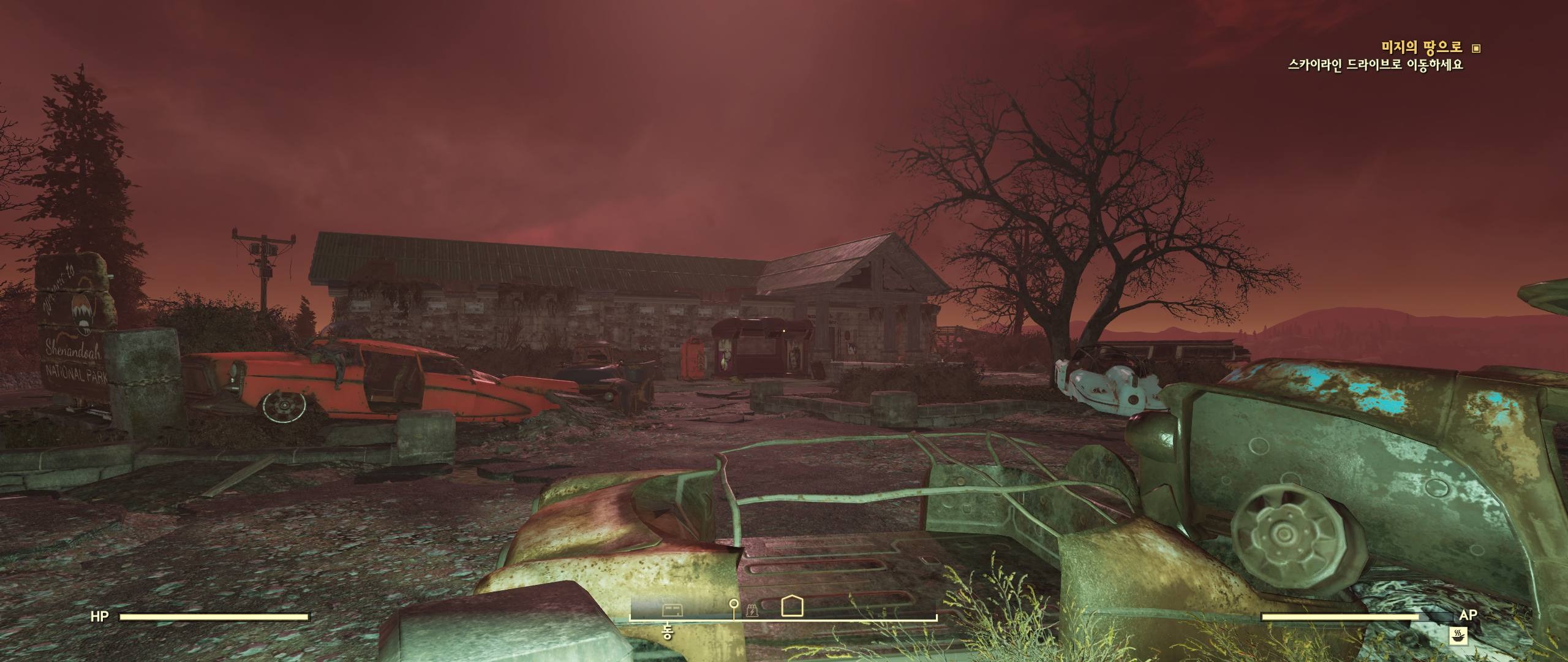Select the faded building marker on the compass

[672, 609]
